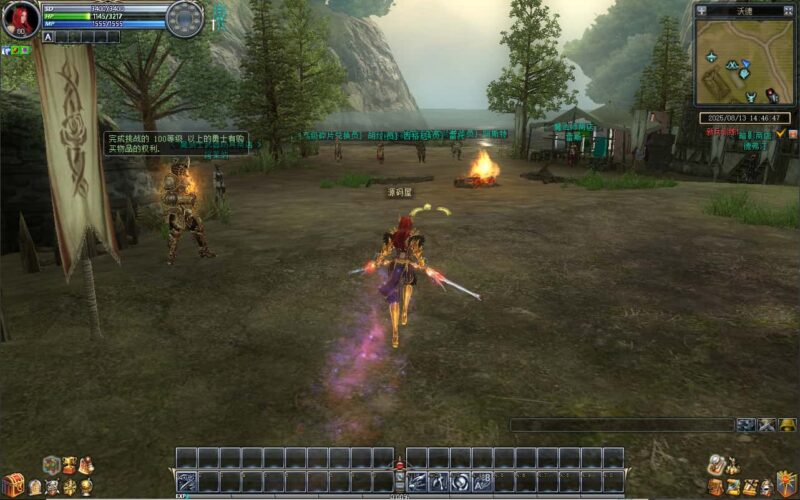
Task: Click the expand button on minimap header
Action: pyautogui.click(x=788, y=11)
